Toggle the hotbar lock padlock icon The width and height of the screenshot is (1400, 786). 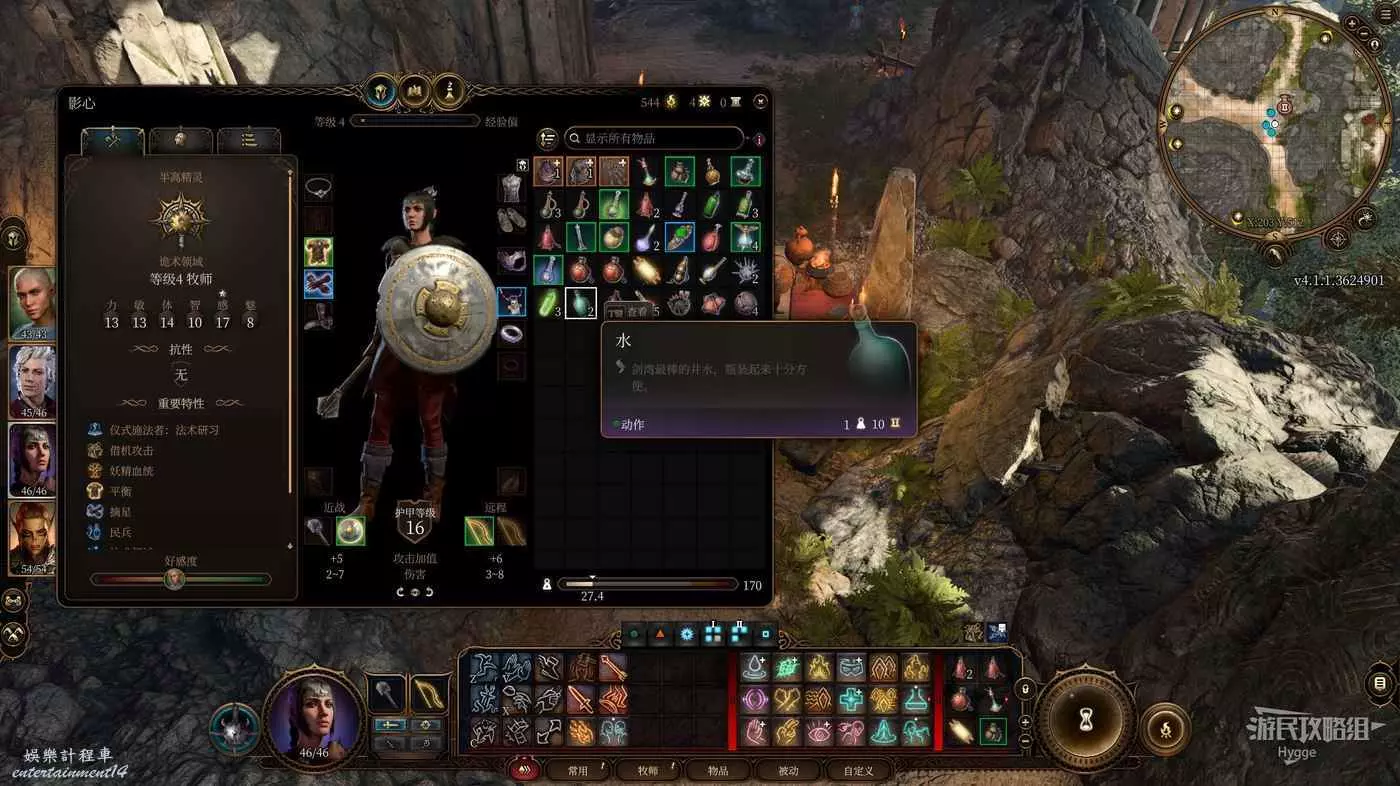pyautogui.click(x=1024, y=689)
